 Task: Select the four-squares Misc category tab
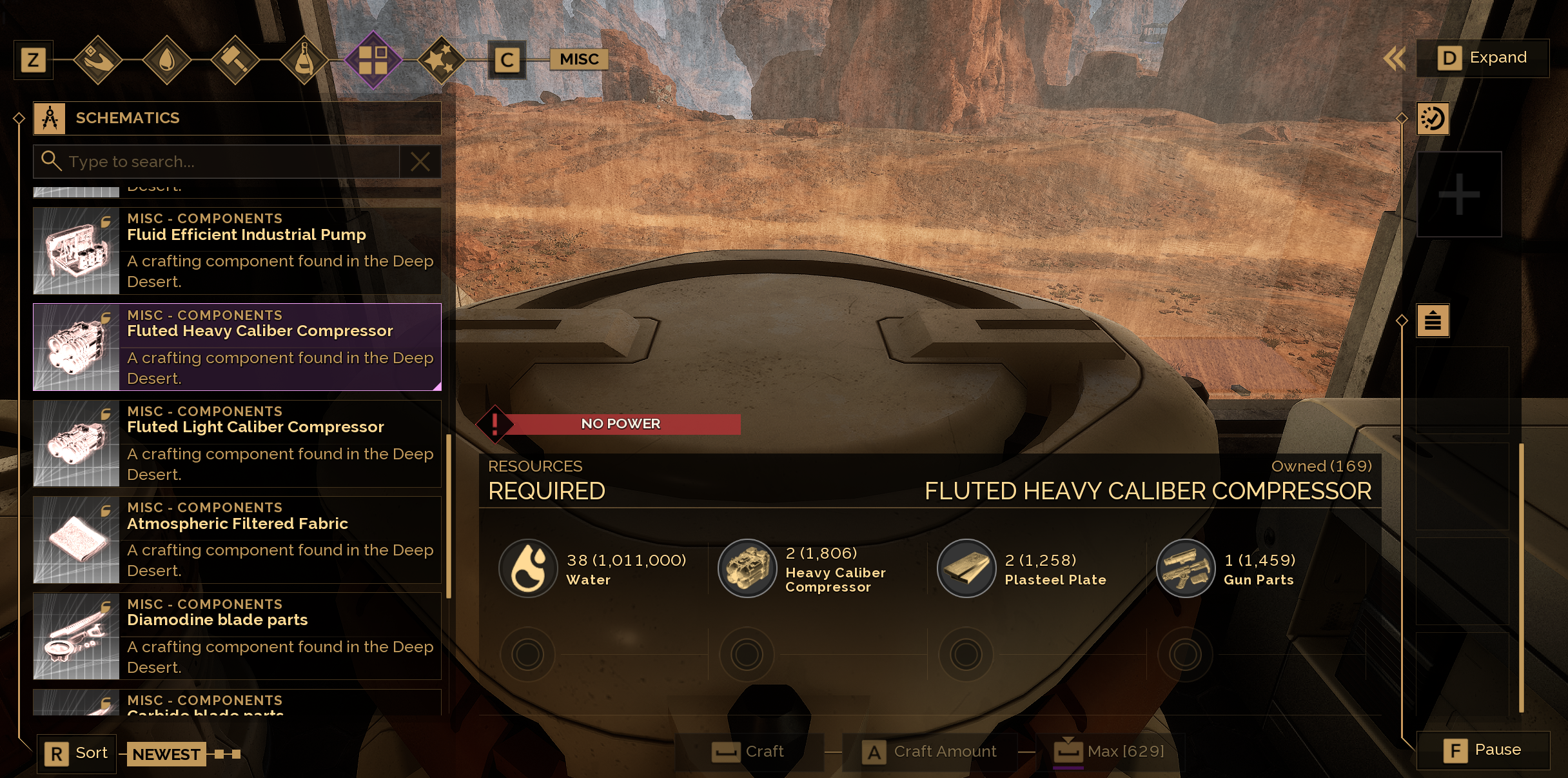373,61
